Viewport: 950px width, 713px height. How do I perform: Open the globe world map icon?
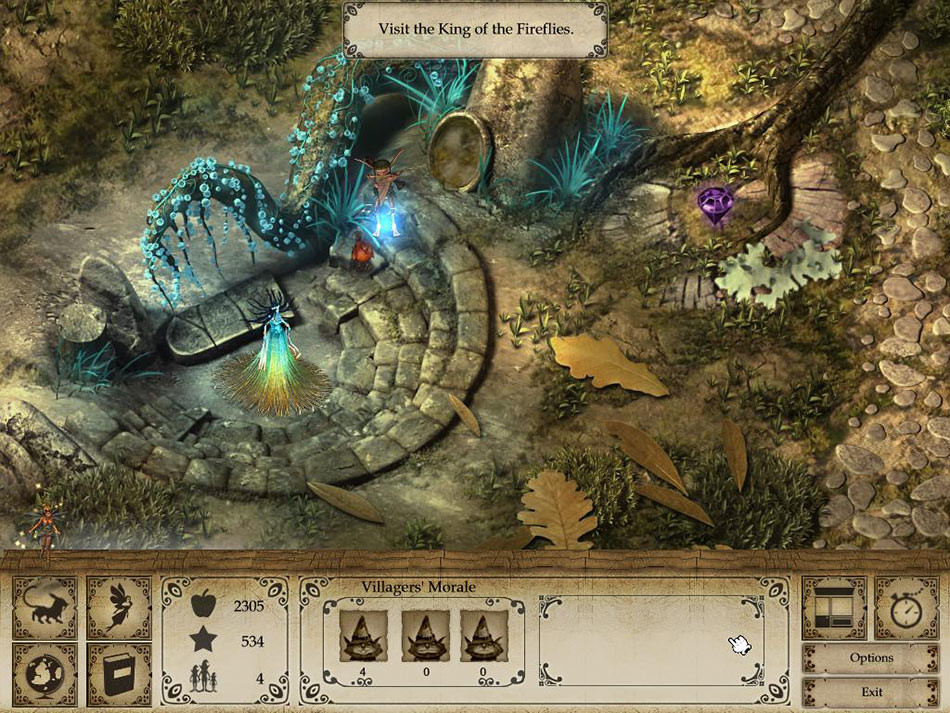tap(44, 674)
